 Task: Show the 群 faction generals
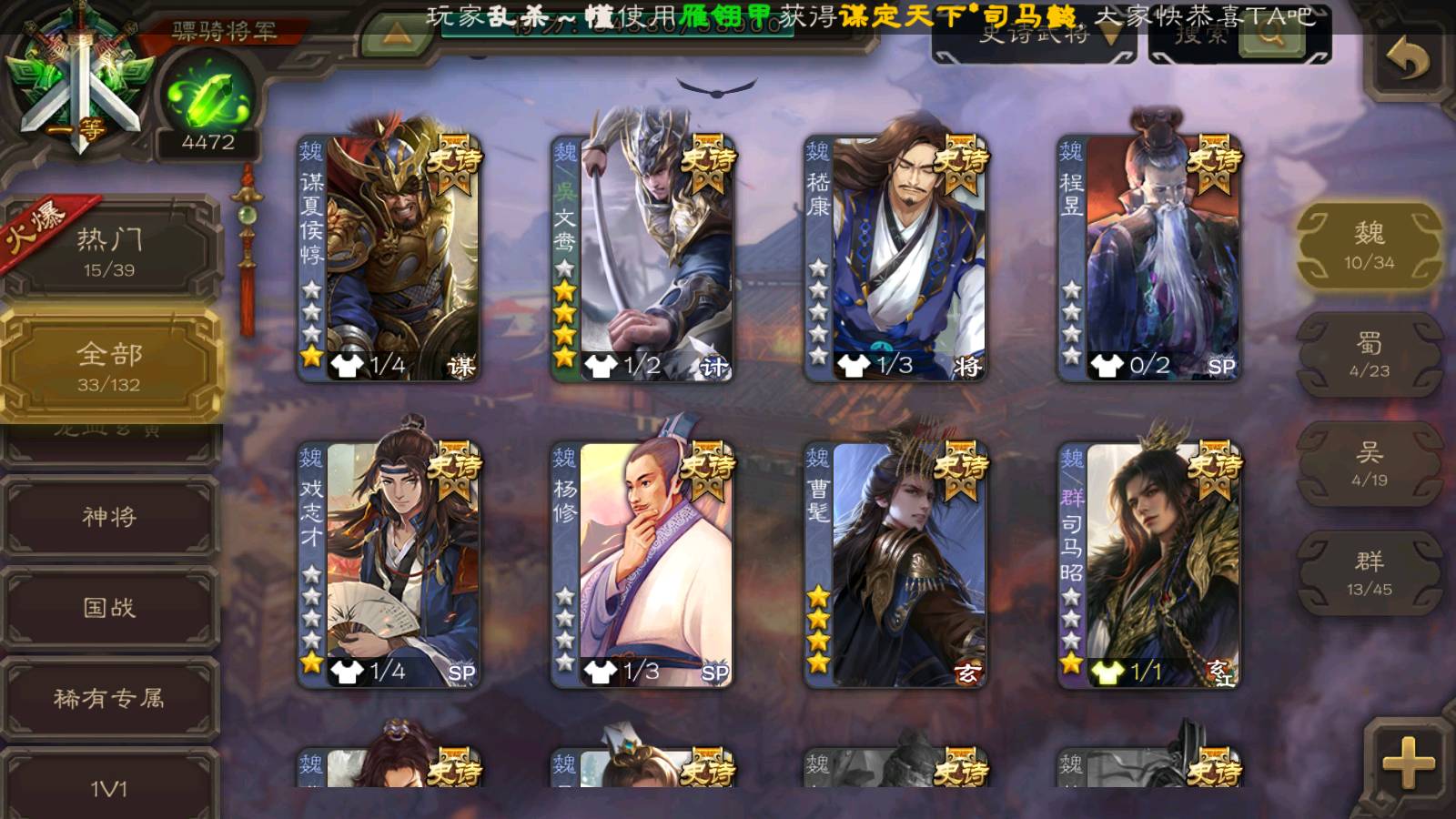pos(1369,573)
